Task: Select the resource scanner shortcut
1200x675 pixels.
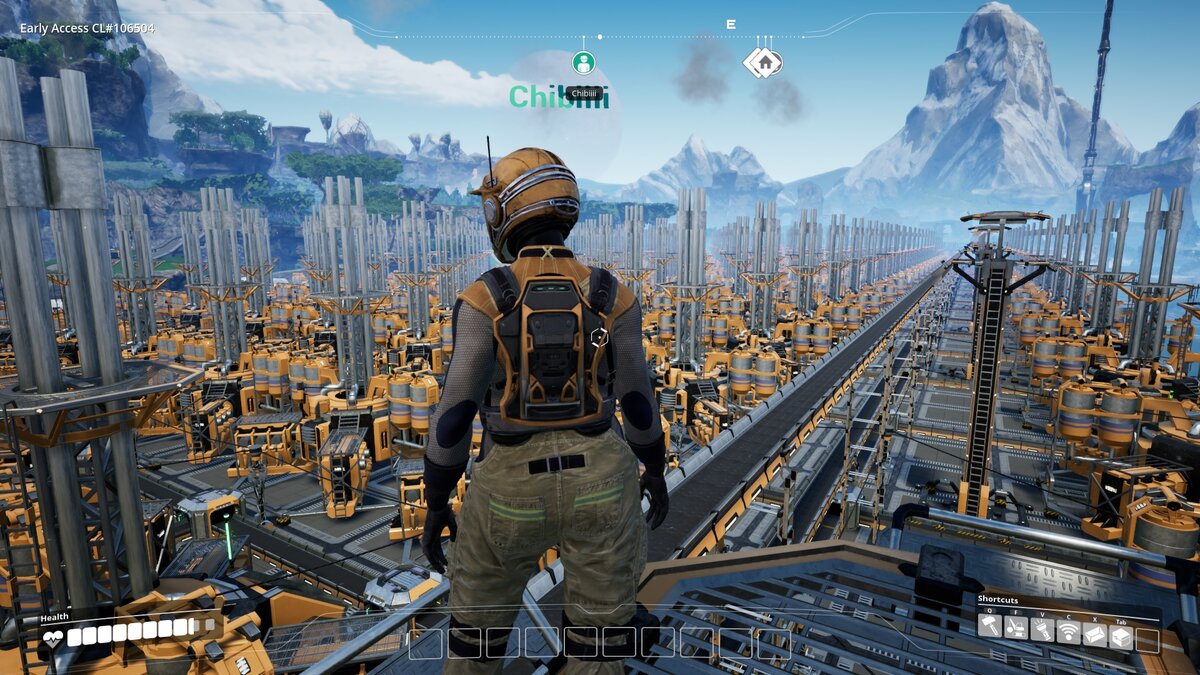Action: (1068, 630)
